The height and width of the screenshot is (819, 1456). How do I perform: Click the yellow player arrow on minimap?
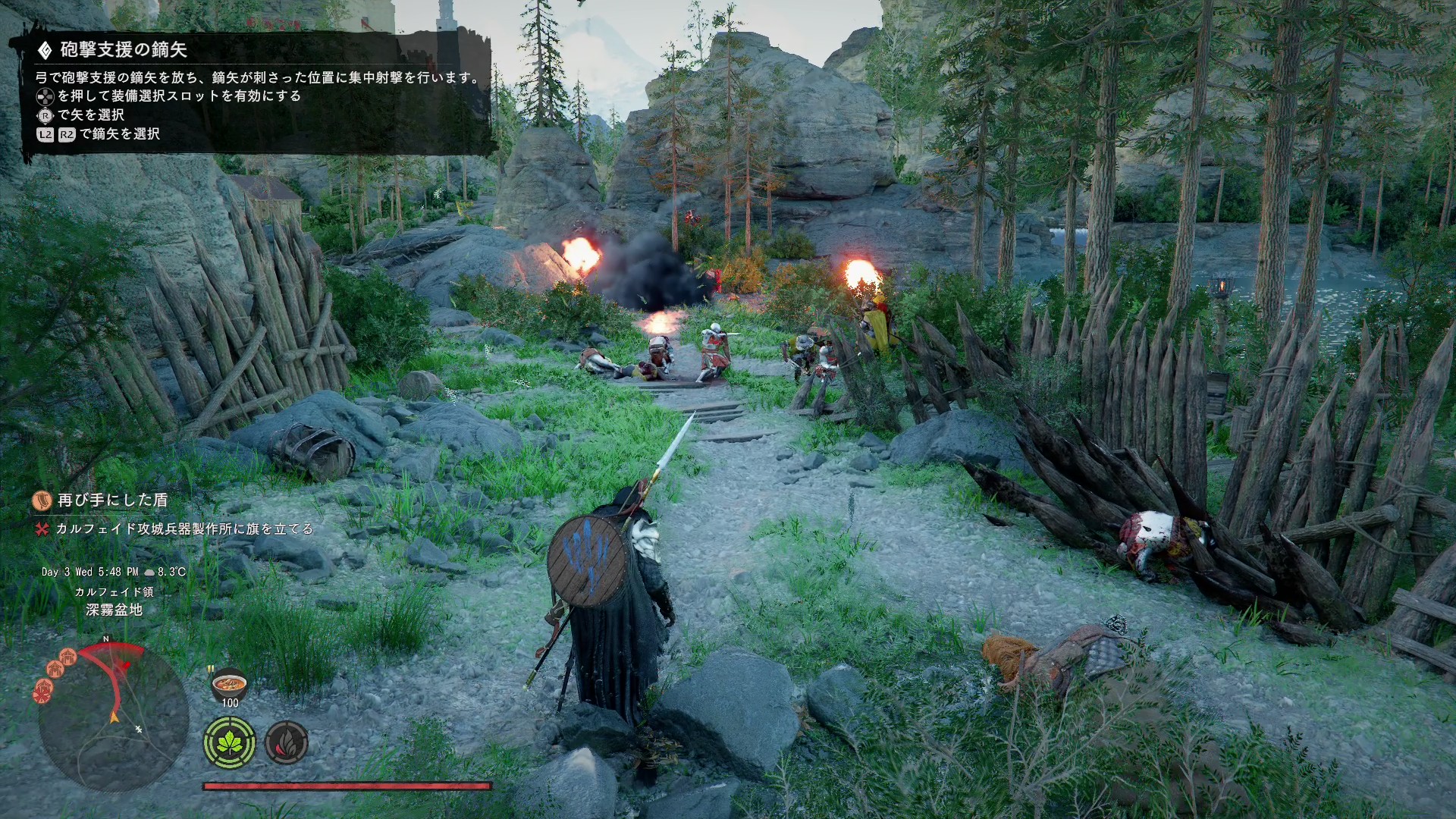(115, 716)
